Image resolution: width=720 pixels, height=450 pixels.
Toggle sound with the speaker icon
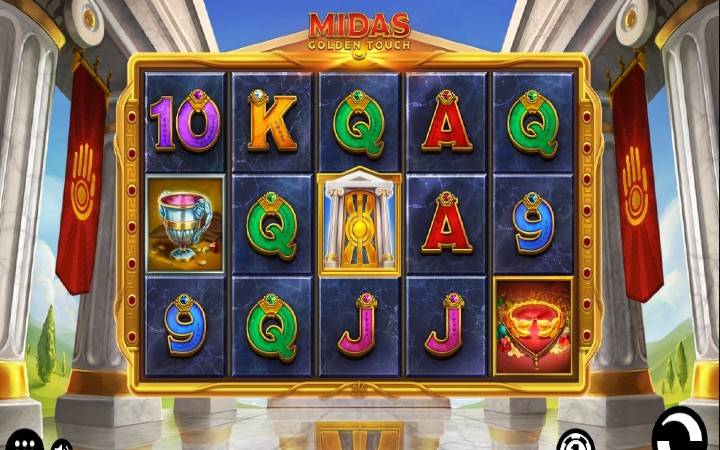61,444
